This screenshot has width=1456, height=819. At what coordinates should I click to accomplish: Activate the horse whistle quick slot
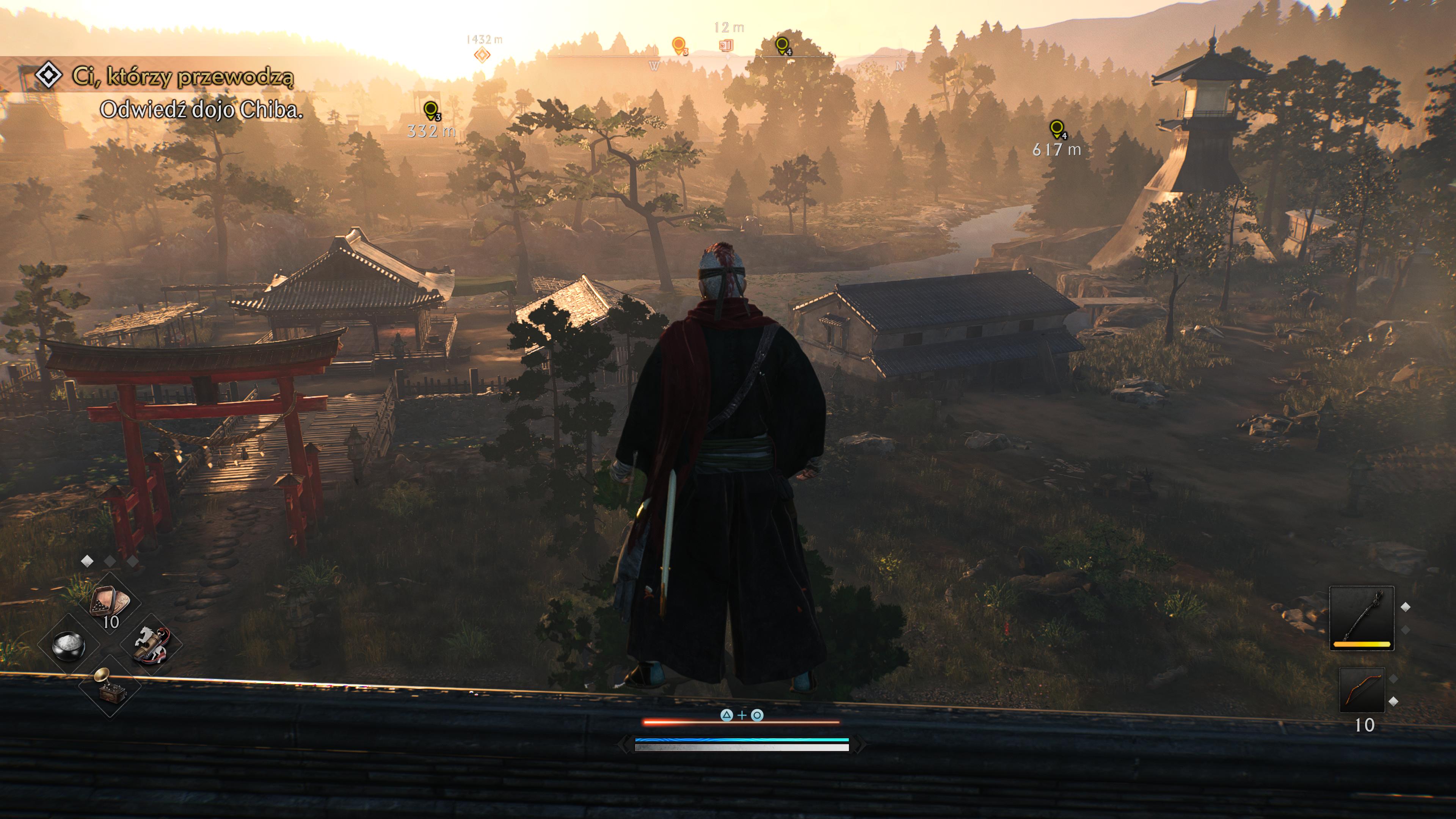(x=152, y=644)
